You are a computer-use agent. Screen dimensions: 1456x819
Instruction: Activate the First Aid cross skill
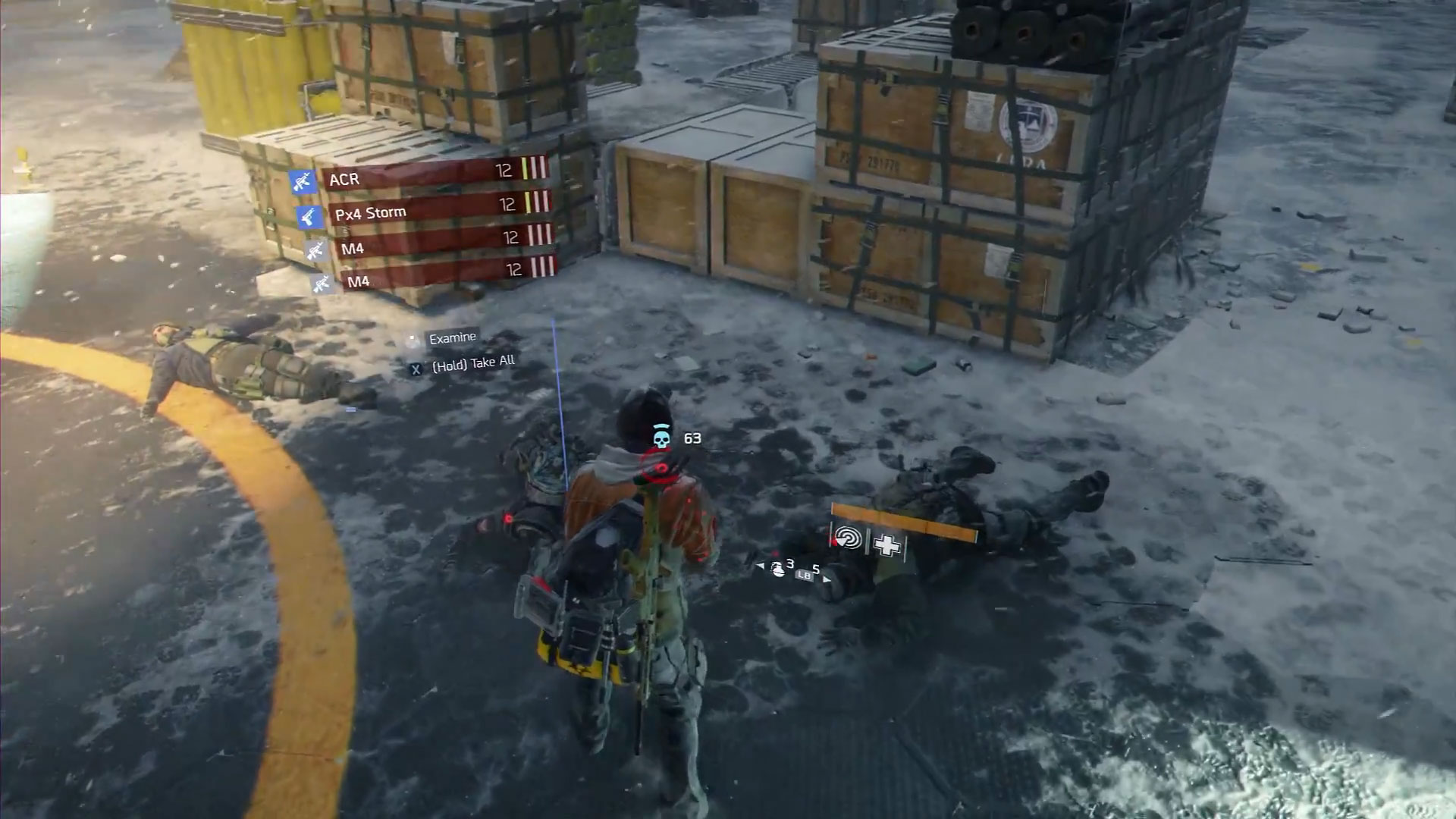[x=886, y=544]
